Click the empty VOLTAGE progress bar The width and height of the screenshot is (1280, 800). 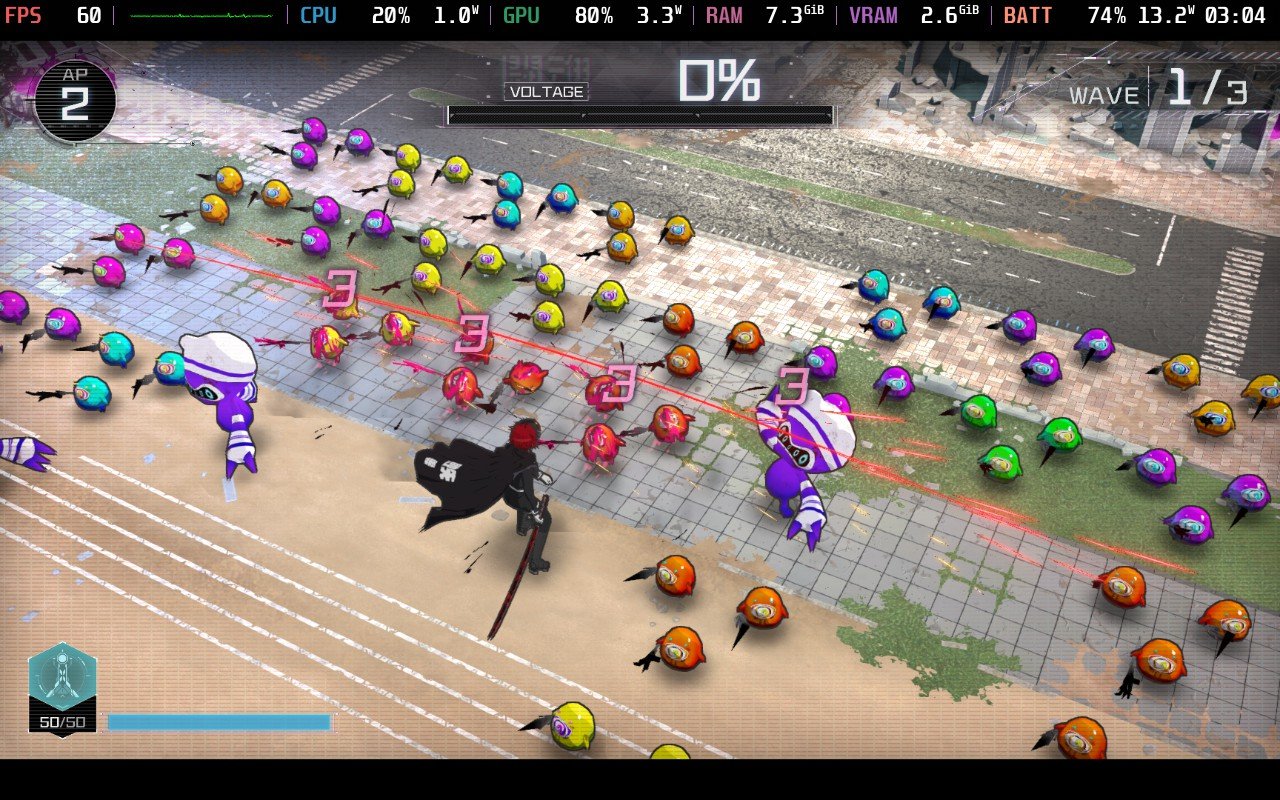pos(640,115)
